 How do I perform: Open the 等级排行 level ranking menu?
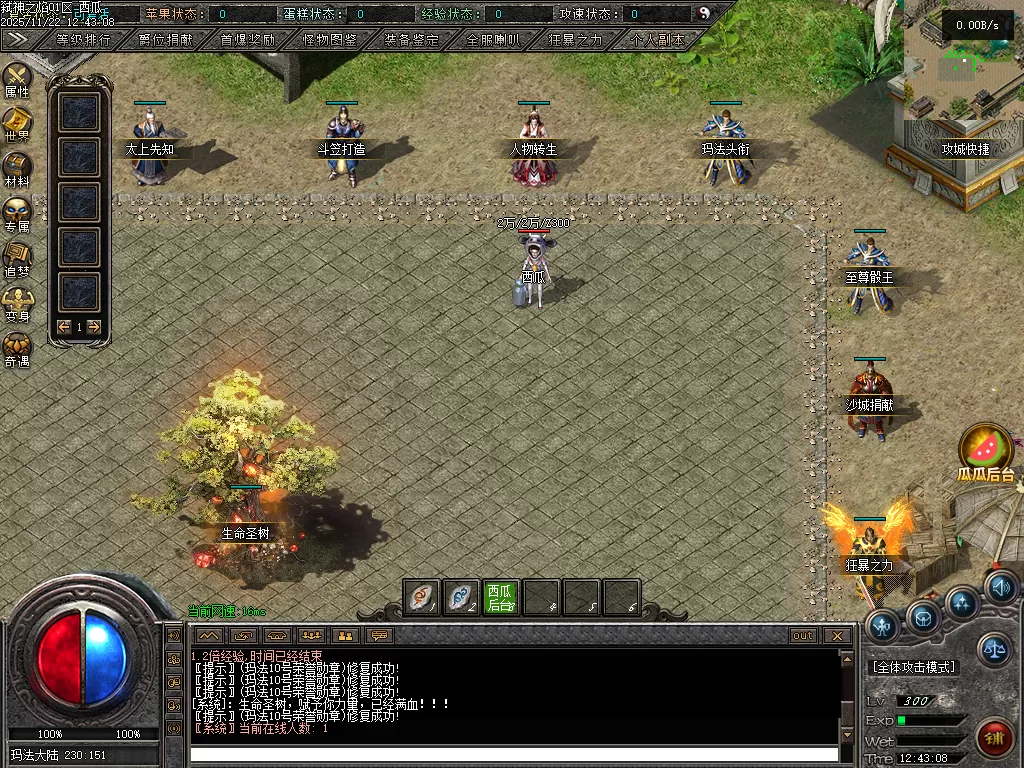[x=84, y=40]
